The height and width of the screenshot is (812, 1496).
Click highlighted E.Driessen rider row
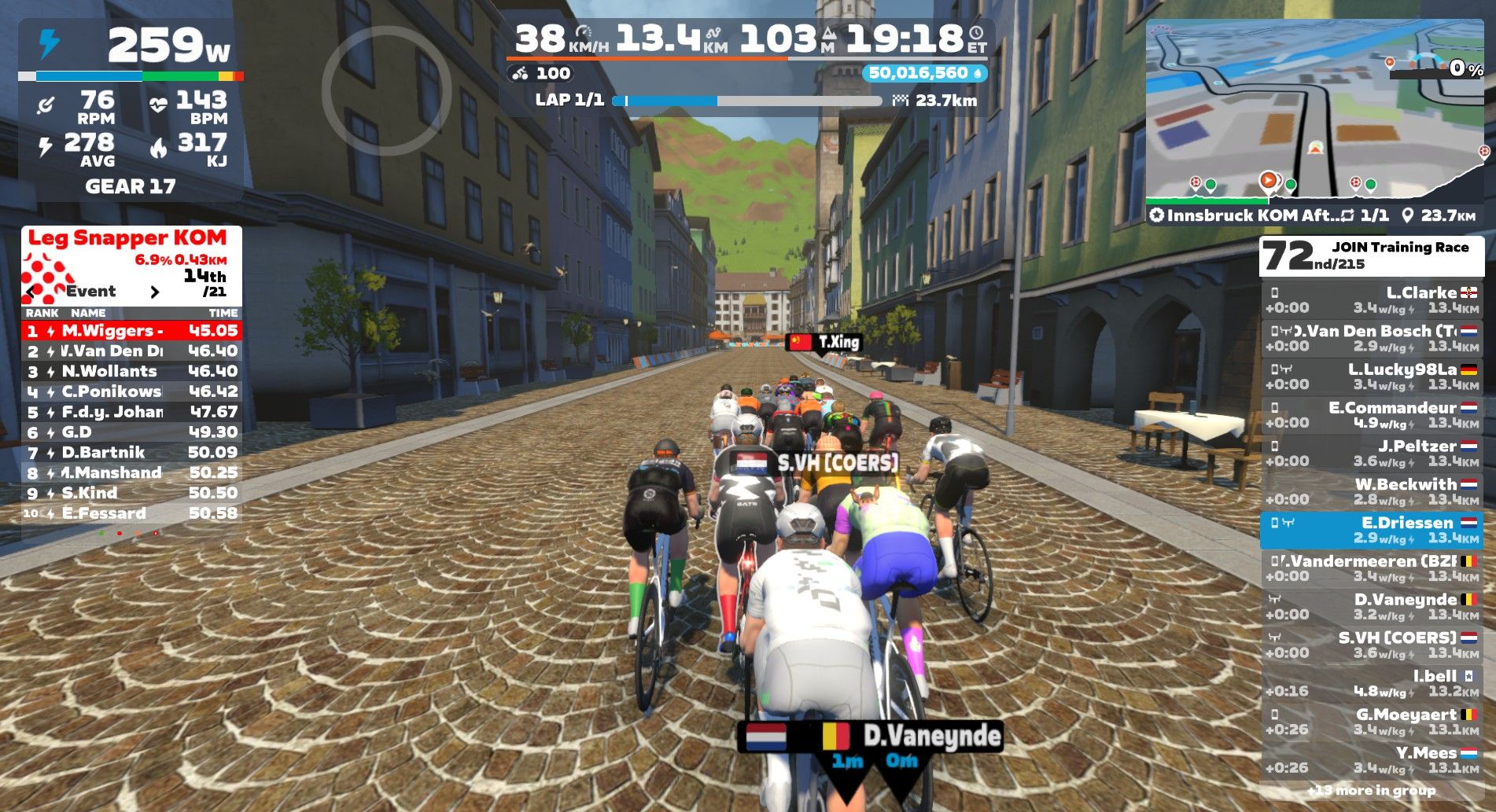point(1372,530)
